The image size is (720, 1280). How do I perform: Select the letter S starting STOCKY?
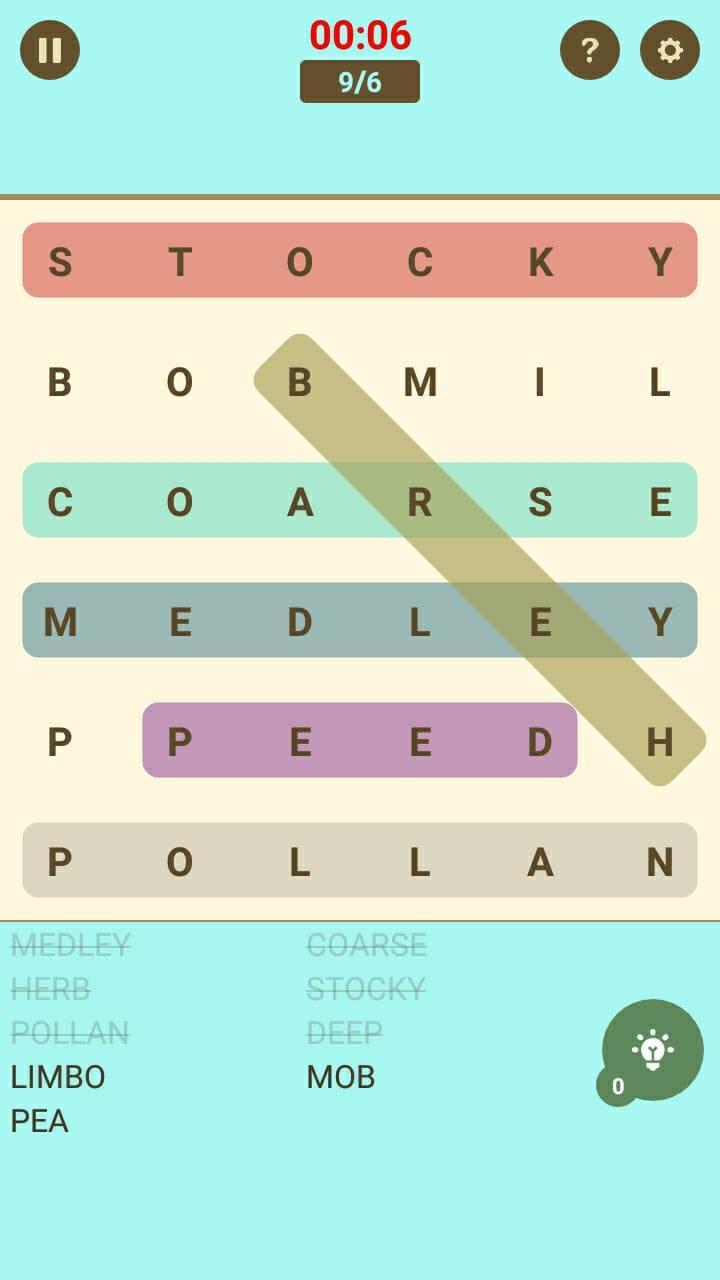[60, 262]
